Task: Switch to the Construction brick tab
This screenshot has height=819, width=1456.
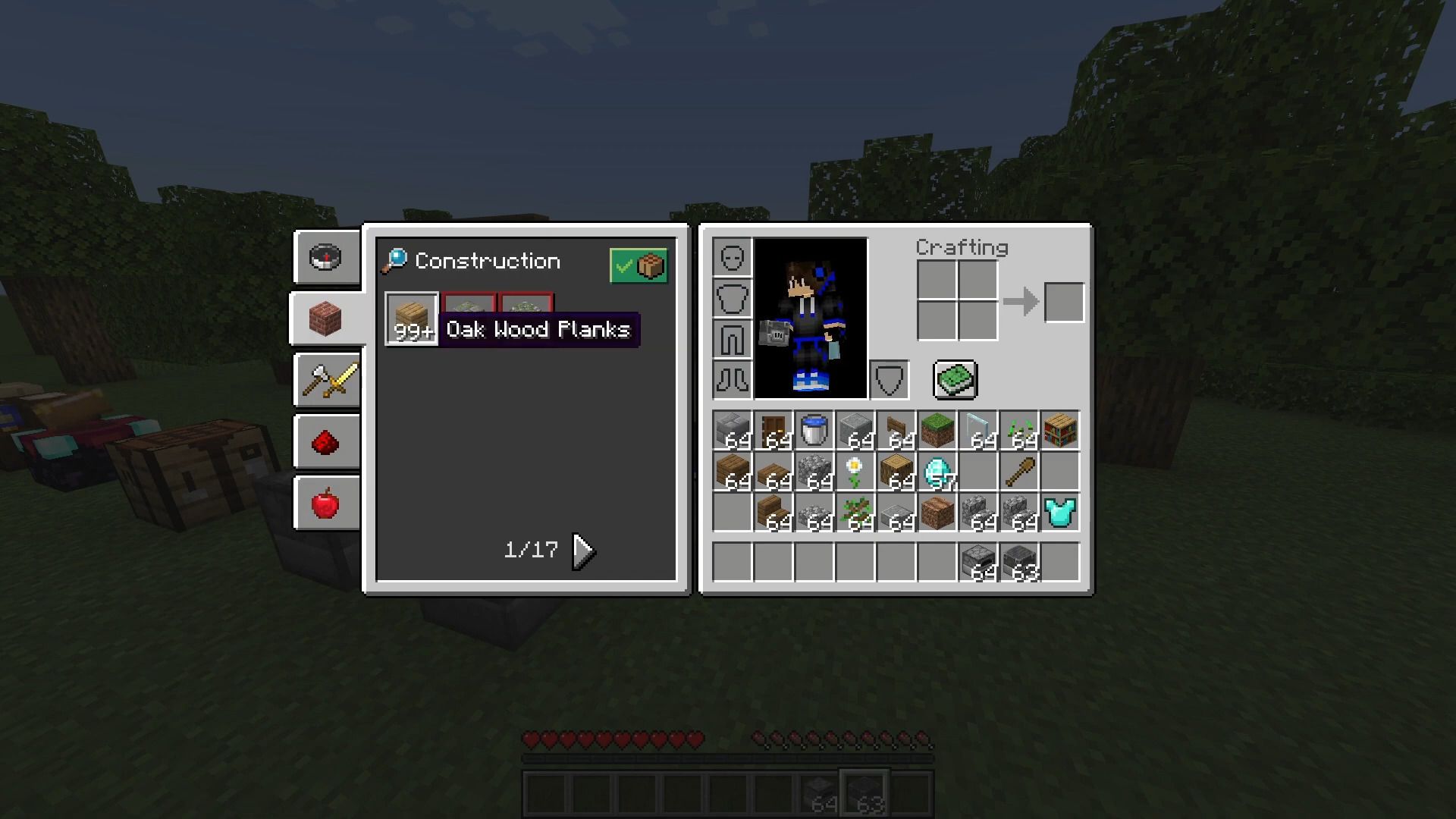Action: click(326, 318)
